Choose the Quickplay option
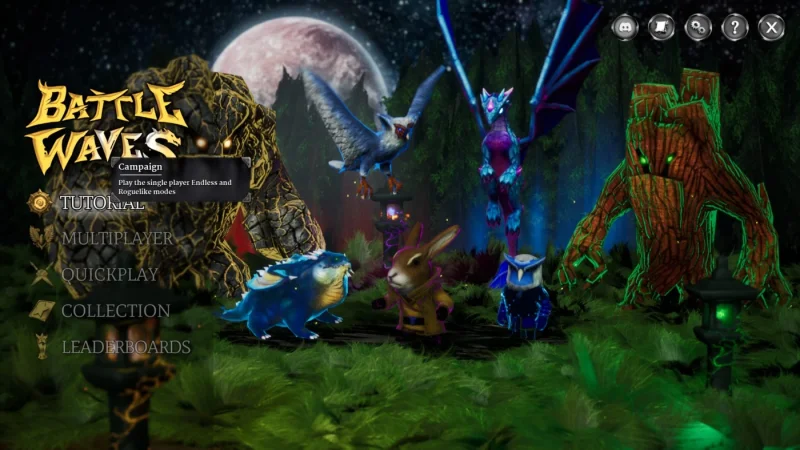Screen dimensions: 800x450 (110, 275)
